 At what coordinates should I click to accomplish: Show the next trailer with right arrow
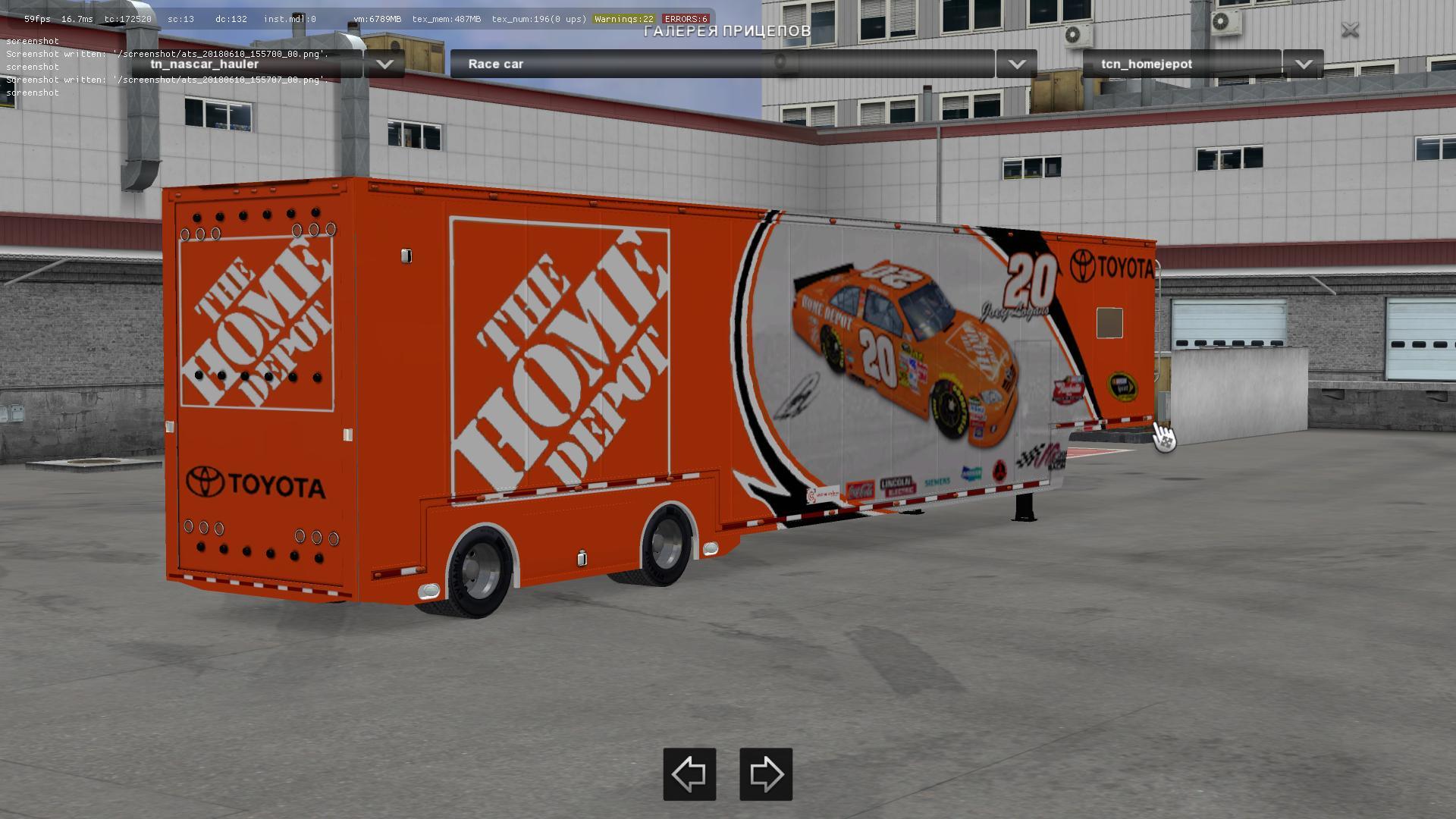[x=766, y=774]
